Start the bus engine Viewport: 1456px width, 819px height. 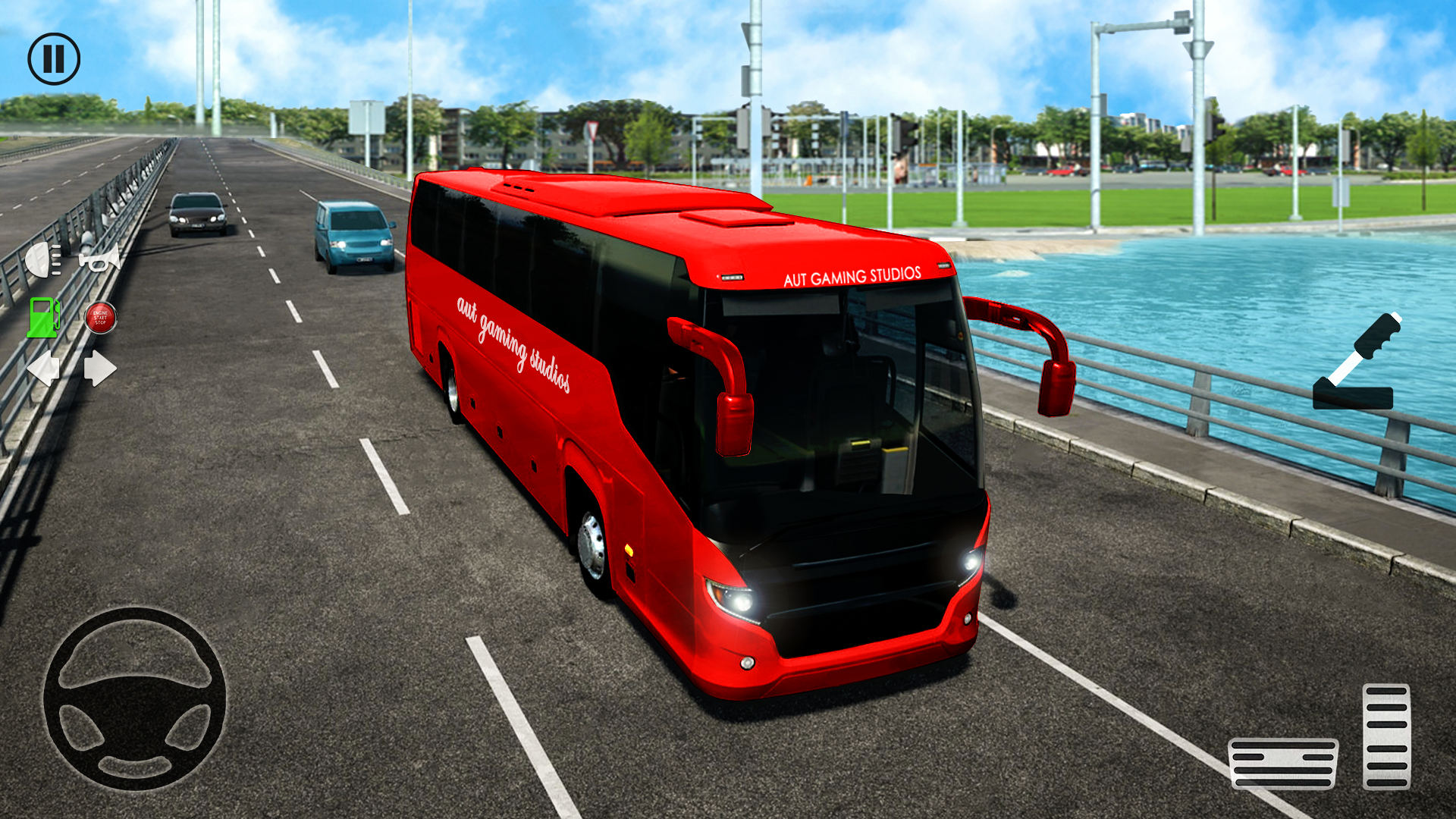click(x=100, y=319)
